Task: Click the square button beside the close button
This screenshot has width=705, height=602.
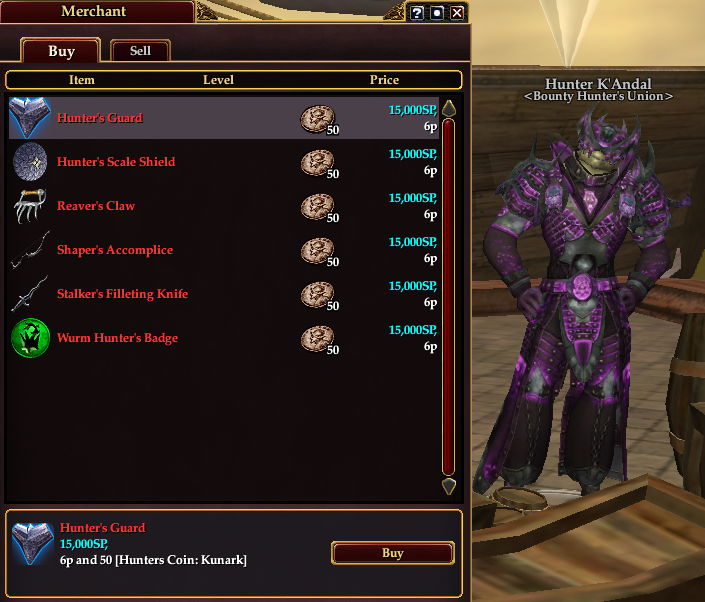Action: [437, 13]
